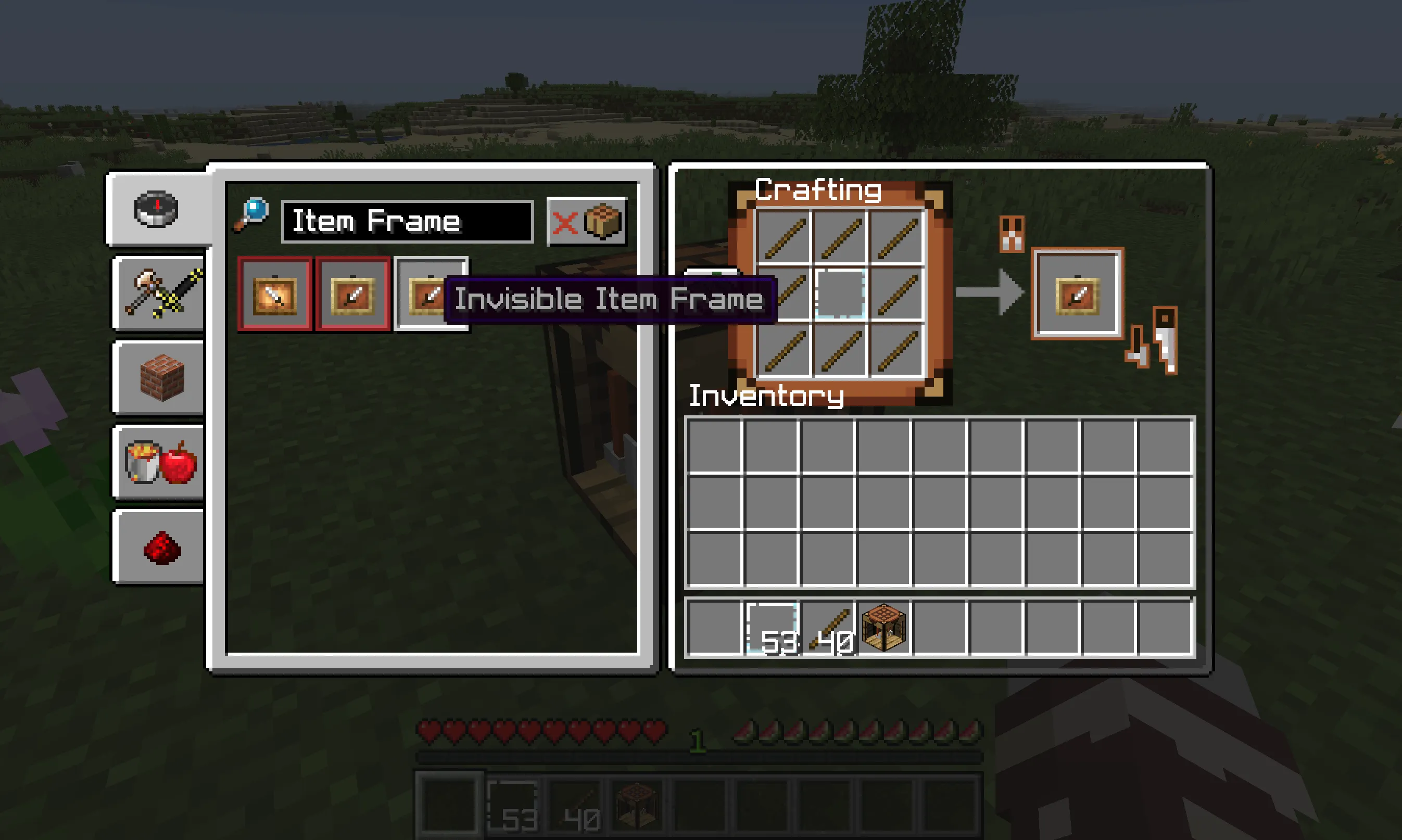1402x840 pixels.
Task: Select the second Item Frame recipe result
Action: pos(352,296)
